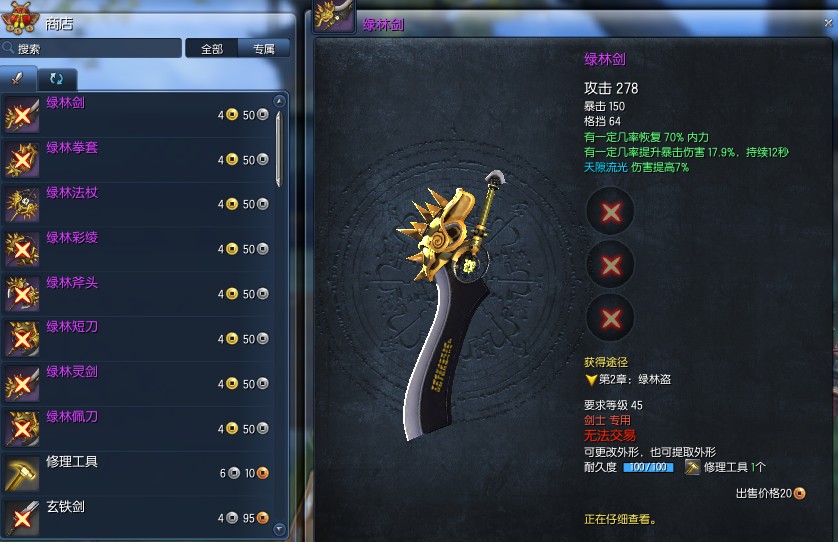Click the repair tool icon beside durability

point(692,467)
